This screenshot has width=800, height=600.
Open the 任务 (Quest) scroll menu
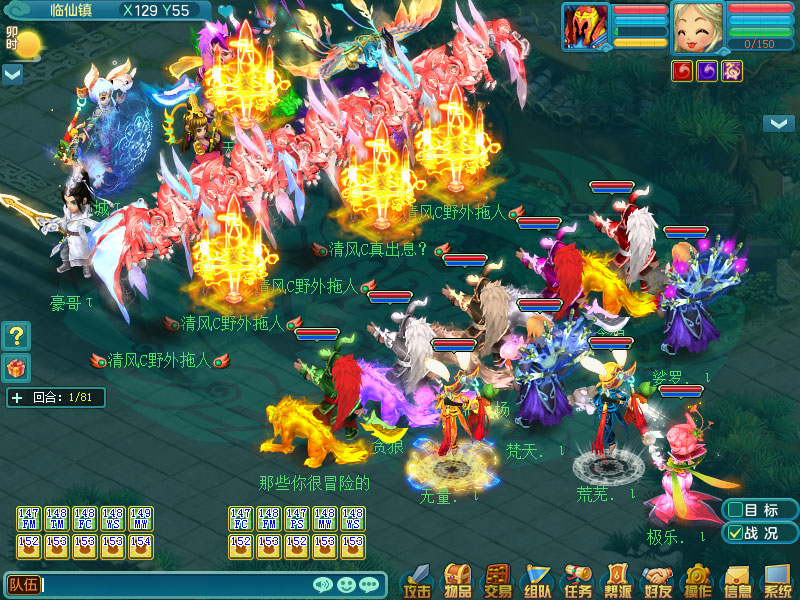(x=578, y=579)
